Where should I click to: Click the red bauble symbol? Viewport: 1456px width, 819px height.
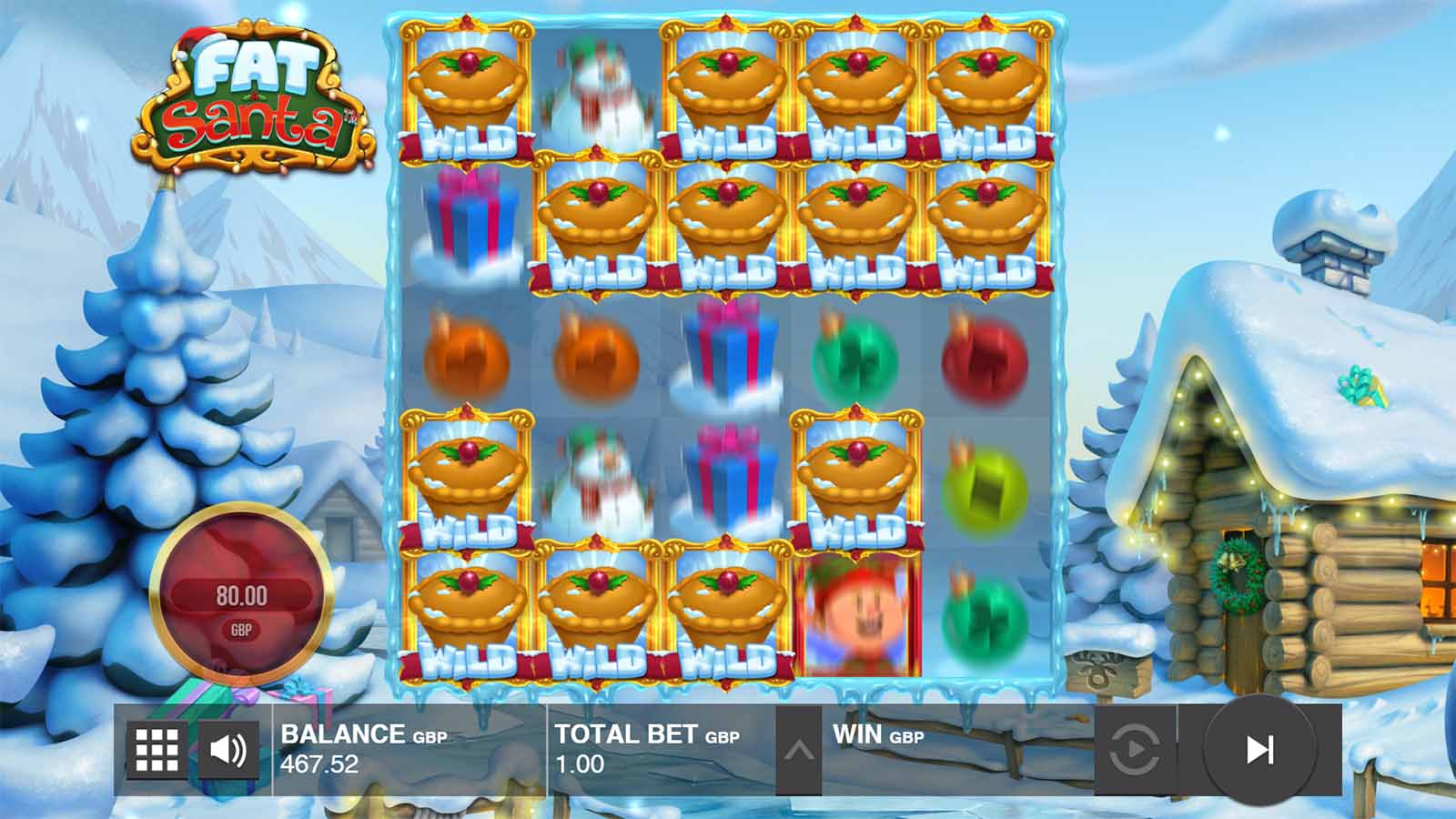pyautogui.click(x=986, y=359)
